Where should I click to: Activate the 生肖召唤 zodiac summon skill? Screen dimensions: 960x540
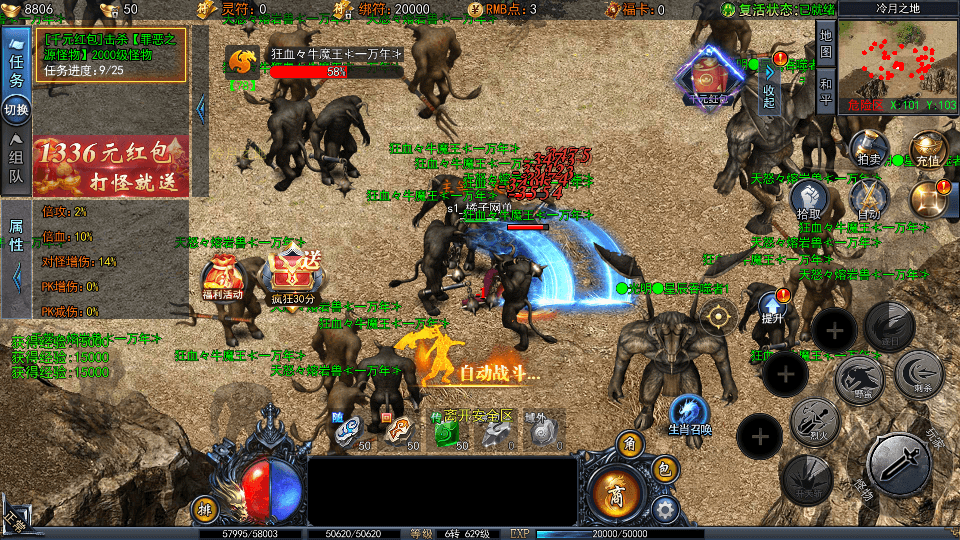click(x=689, y=414)
